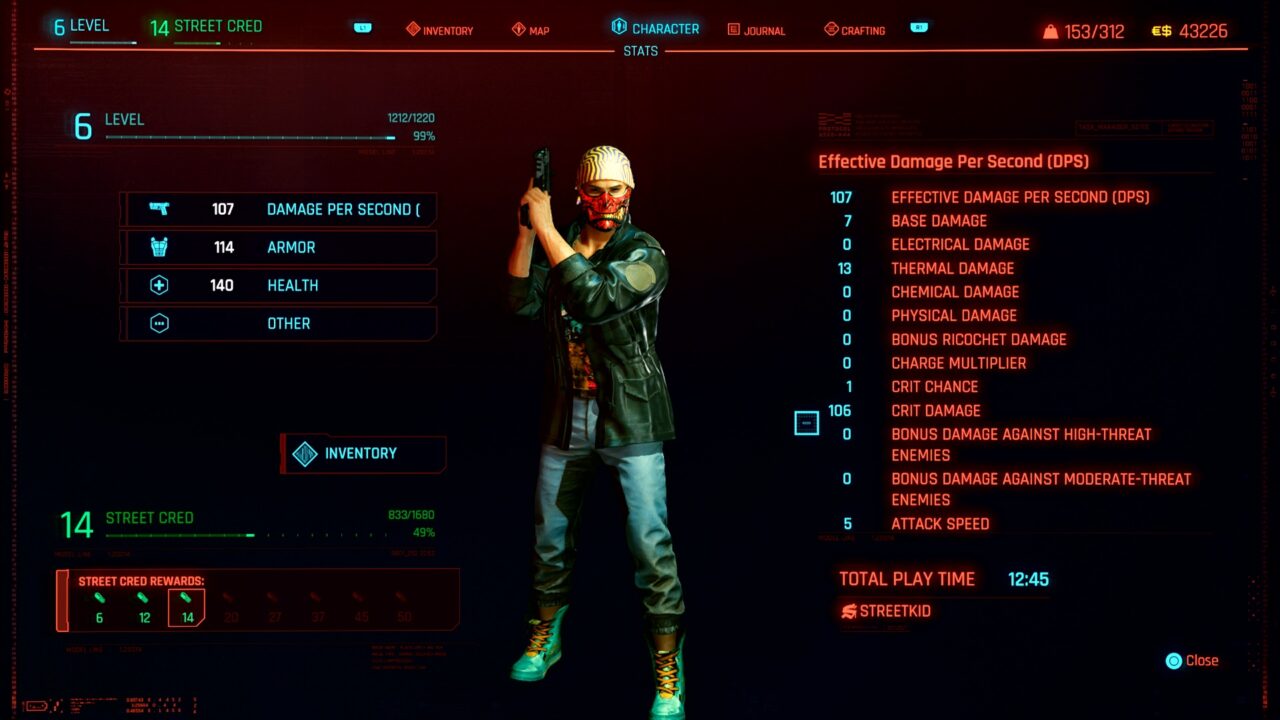Switch to the Crafting tab
1280x720 pixels.
(856, 30)
